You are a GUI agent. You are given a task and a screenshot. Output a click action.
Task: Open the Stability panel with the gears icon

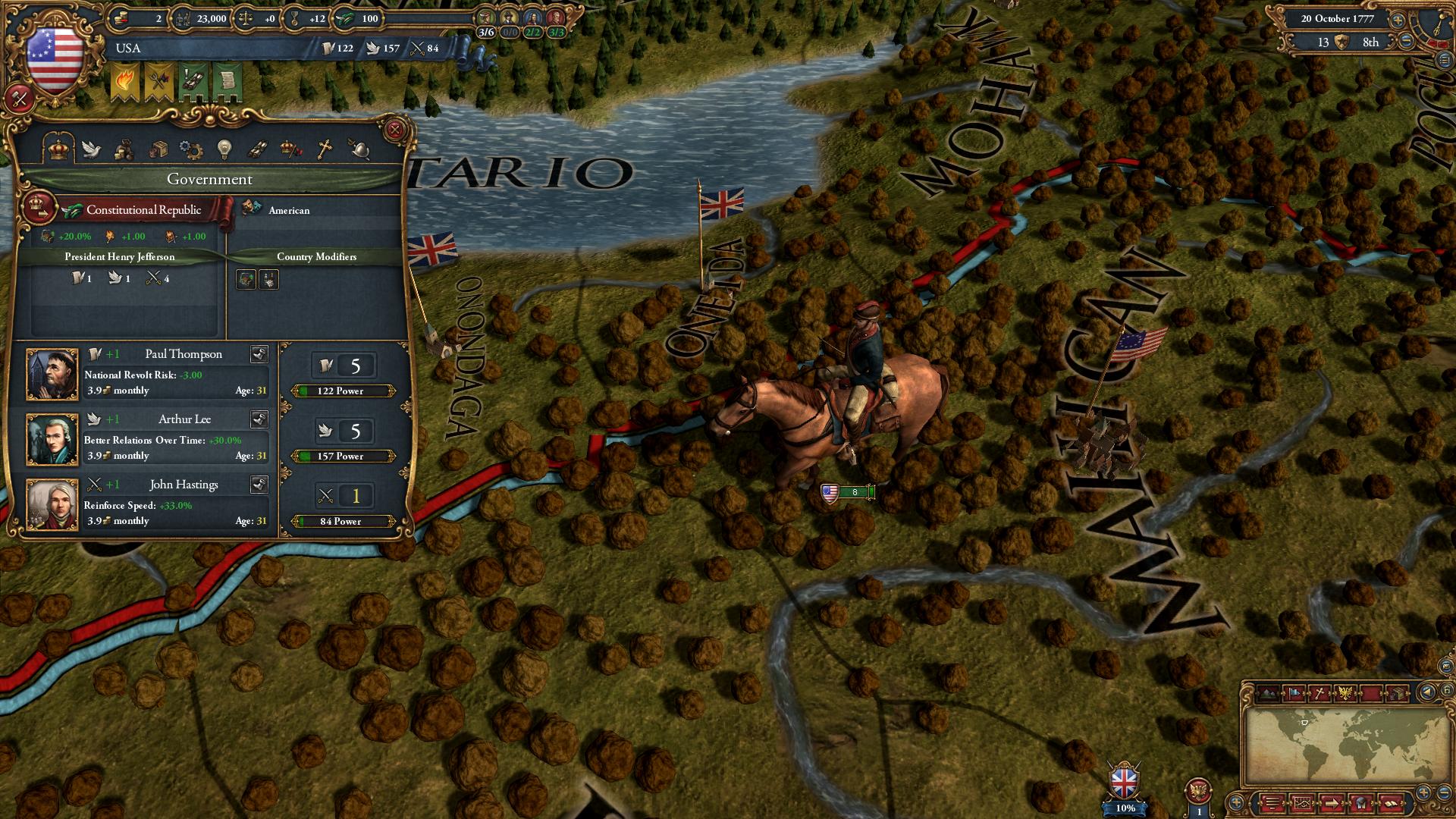[x=191, y=149]
